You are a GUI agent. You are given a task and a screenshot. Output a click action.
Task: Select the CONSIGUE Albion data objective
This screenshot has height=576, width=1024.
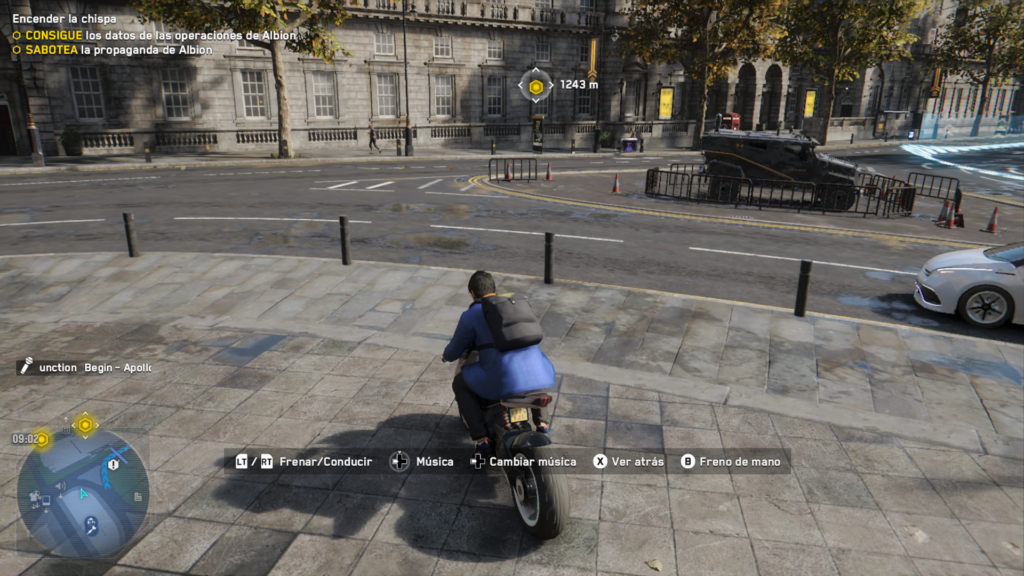[154, 35]
